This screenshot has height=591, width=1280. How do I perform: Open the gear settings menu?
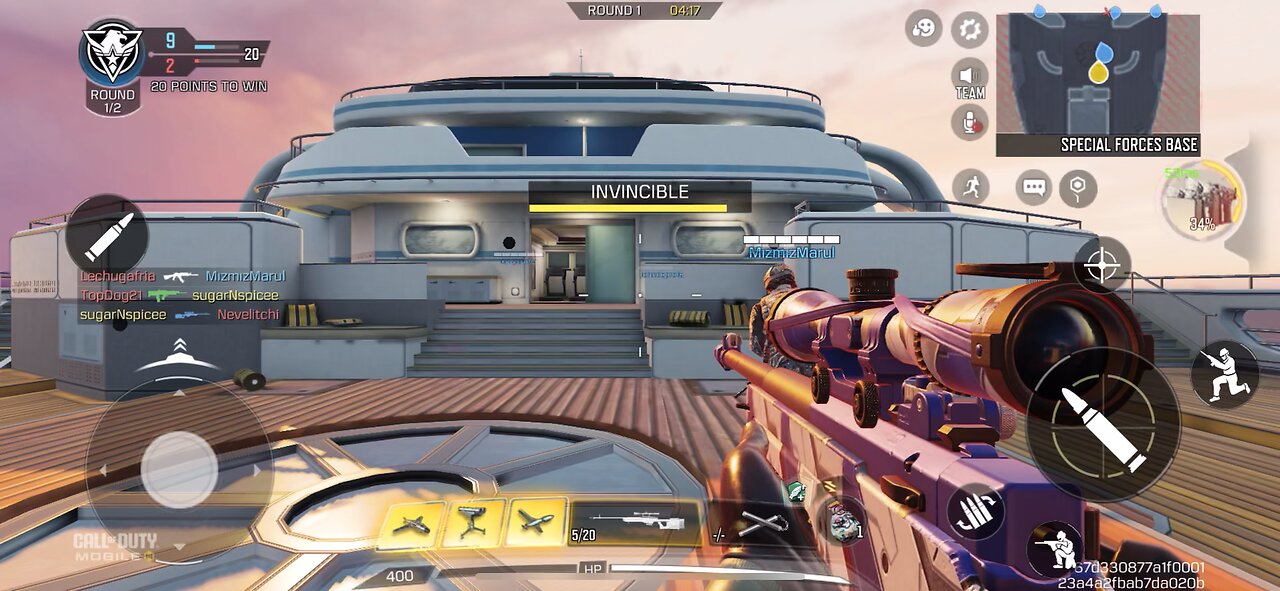click(969, 28)
